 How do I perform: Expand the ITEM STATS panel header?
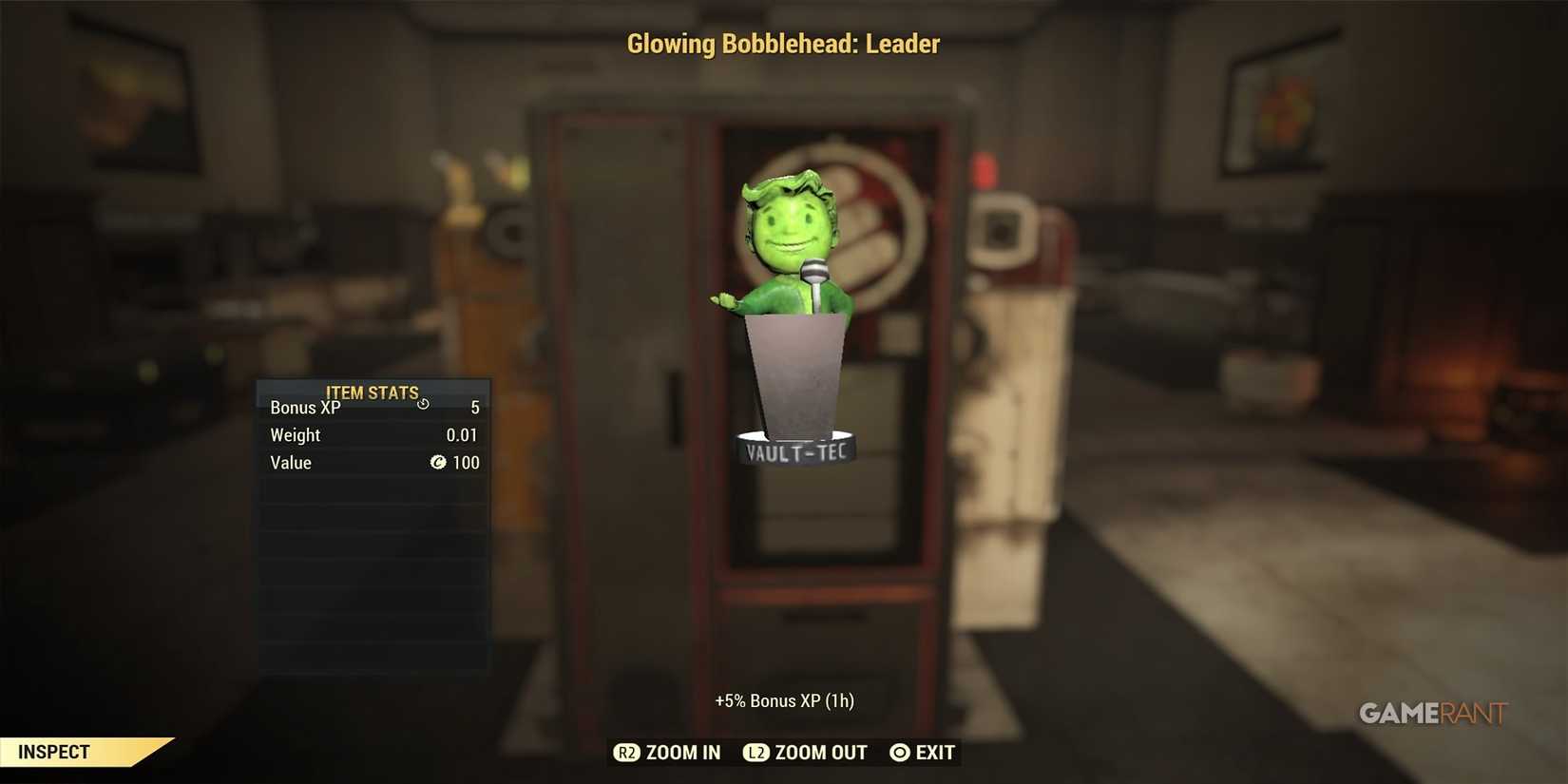[x=373, y=392]
